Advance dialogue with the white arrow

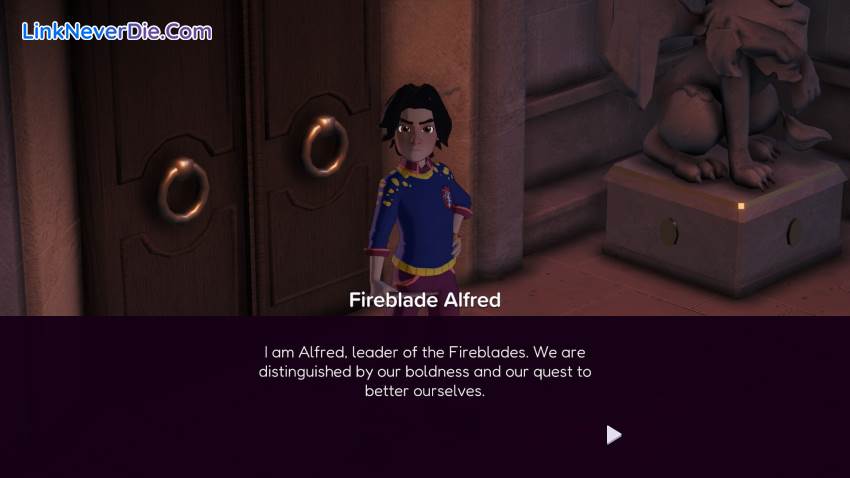(613, 435)
